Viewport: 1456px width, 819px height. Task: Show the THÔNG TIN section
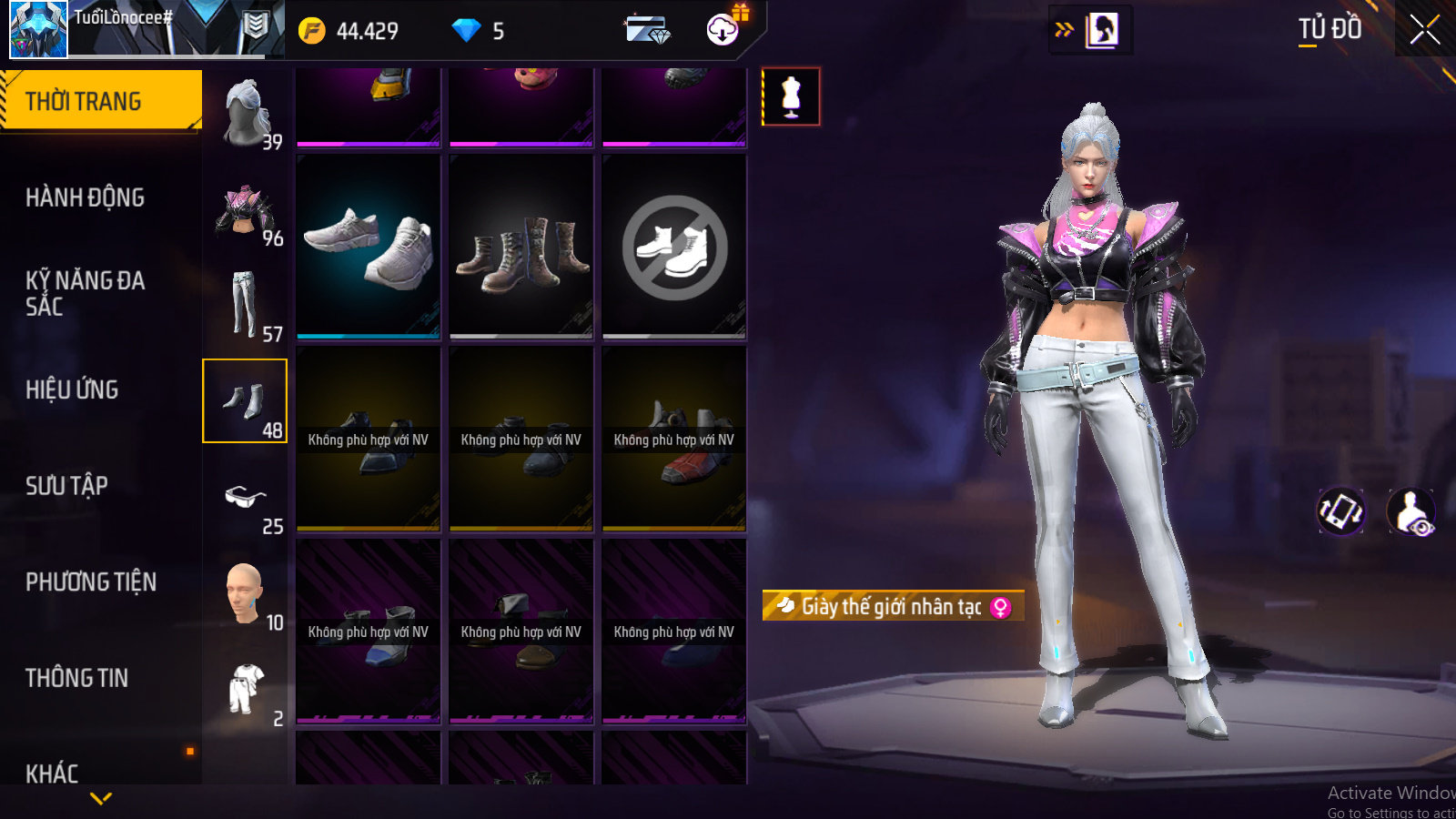click(x=76, y=678)
